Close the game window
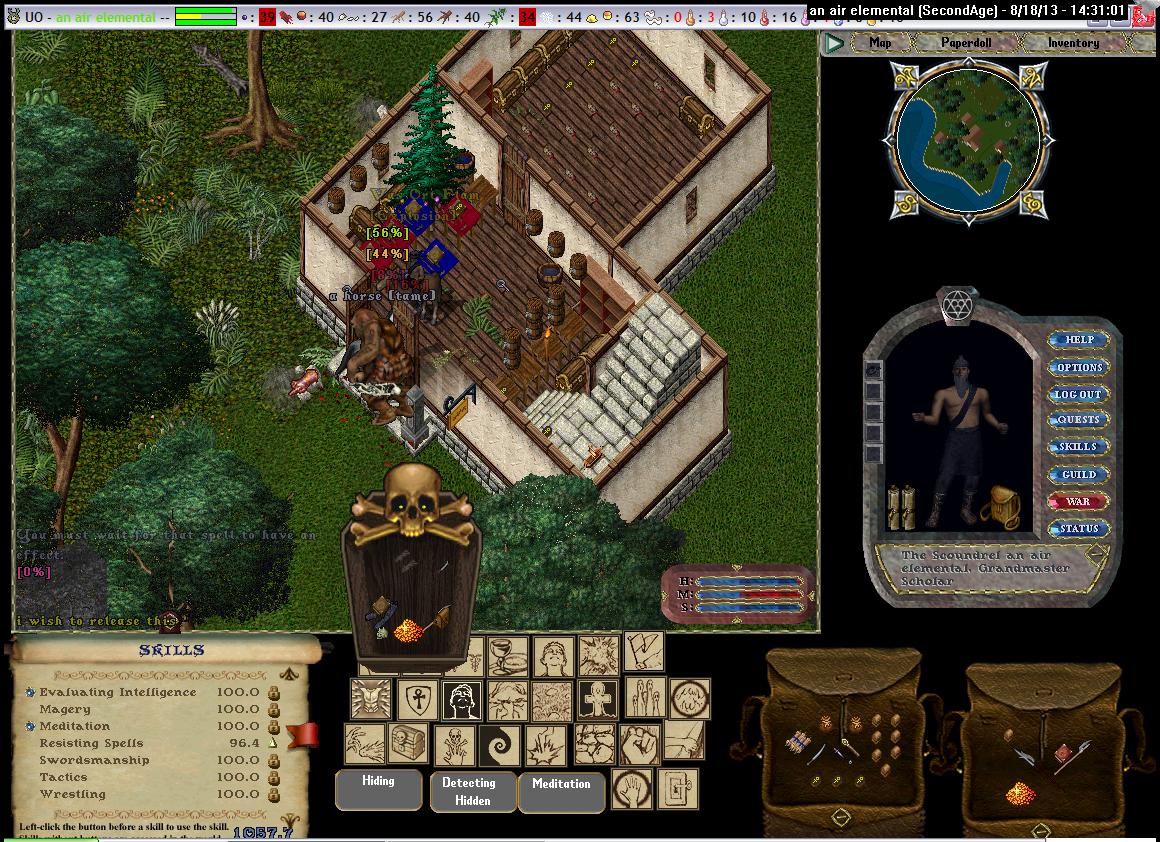 (x=1148, y=11)
